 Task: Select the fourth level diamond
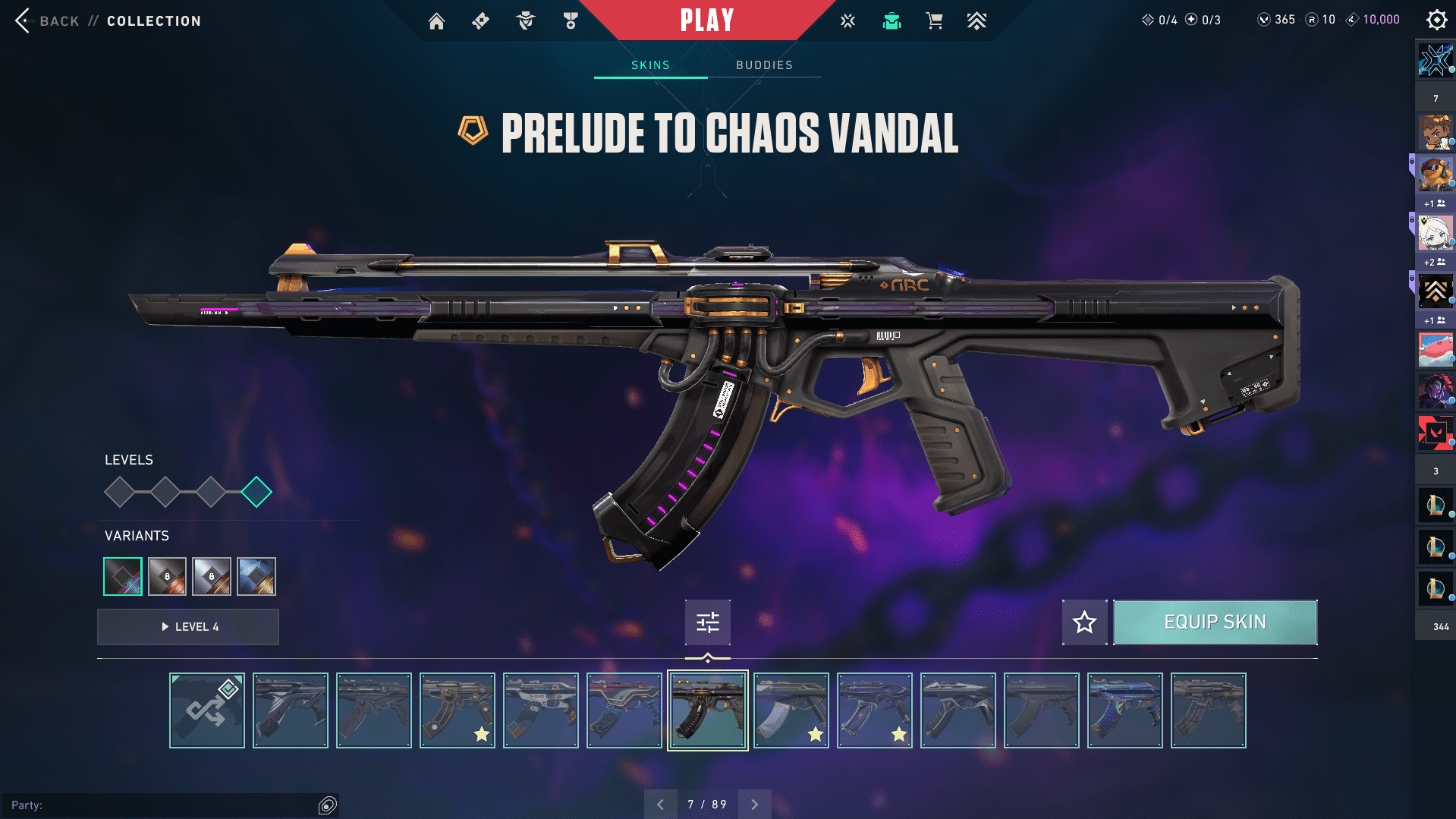click(x=256, y=492)
